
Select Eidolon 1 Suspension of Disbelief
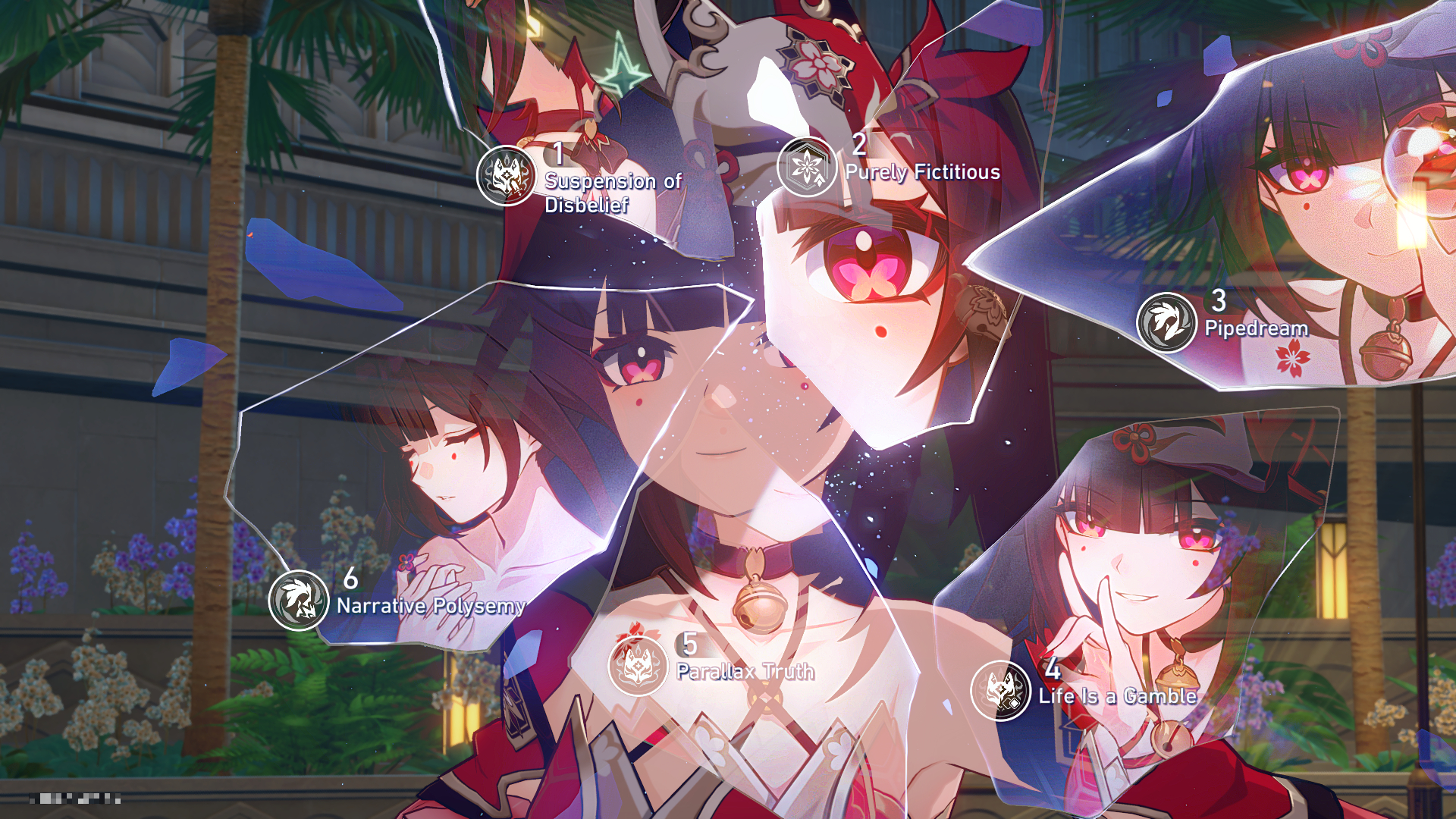point(506,176)
